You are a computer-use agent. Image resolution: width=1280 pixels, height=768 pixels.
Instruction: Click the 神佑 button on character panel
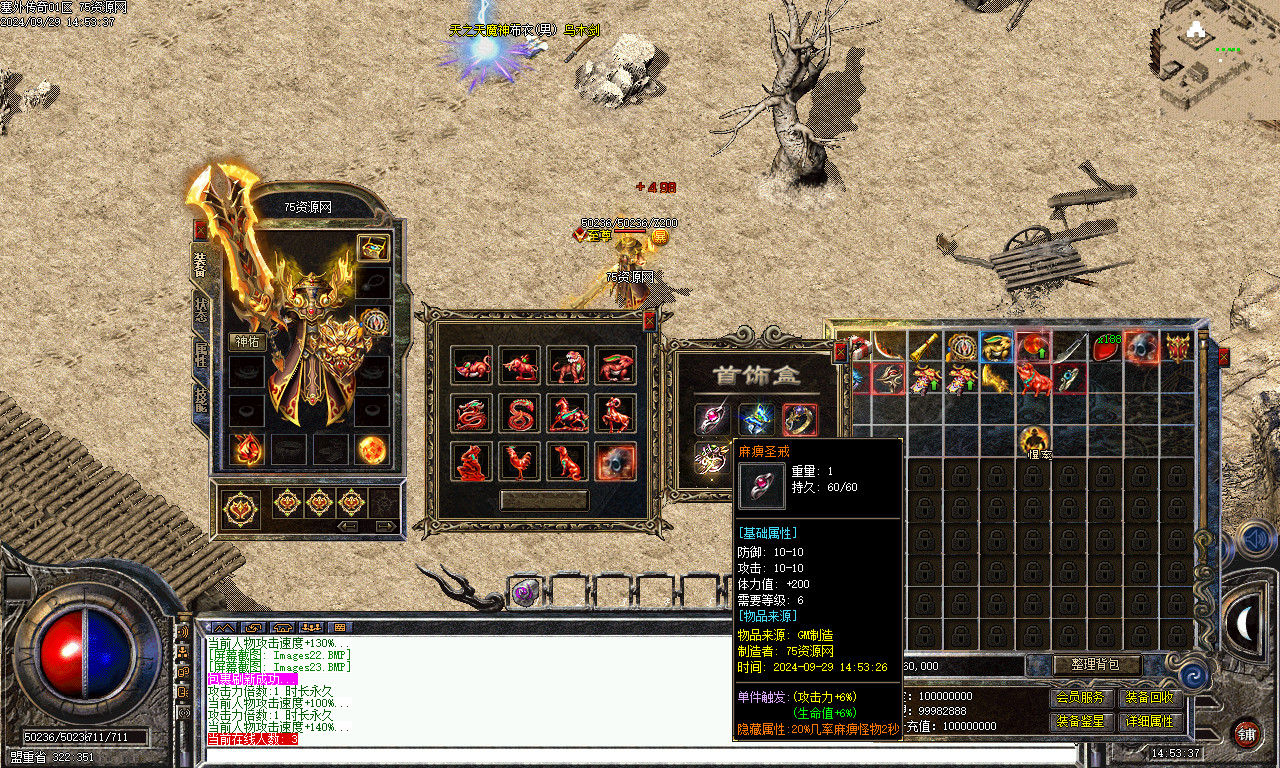(246, 341)
